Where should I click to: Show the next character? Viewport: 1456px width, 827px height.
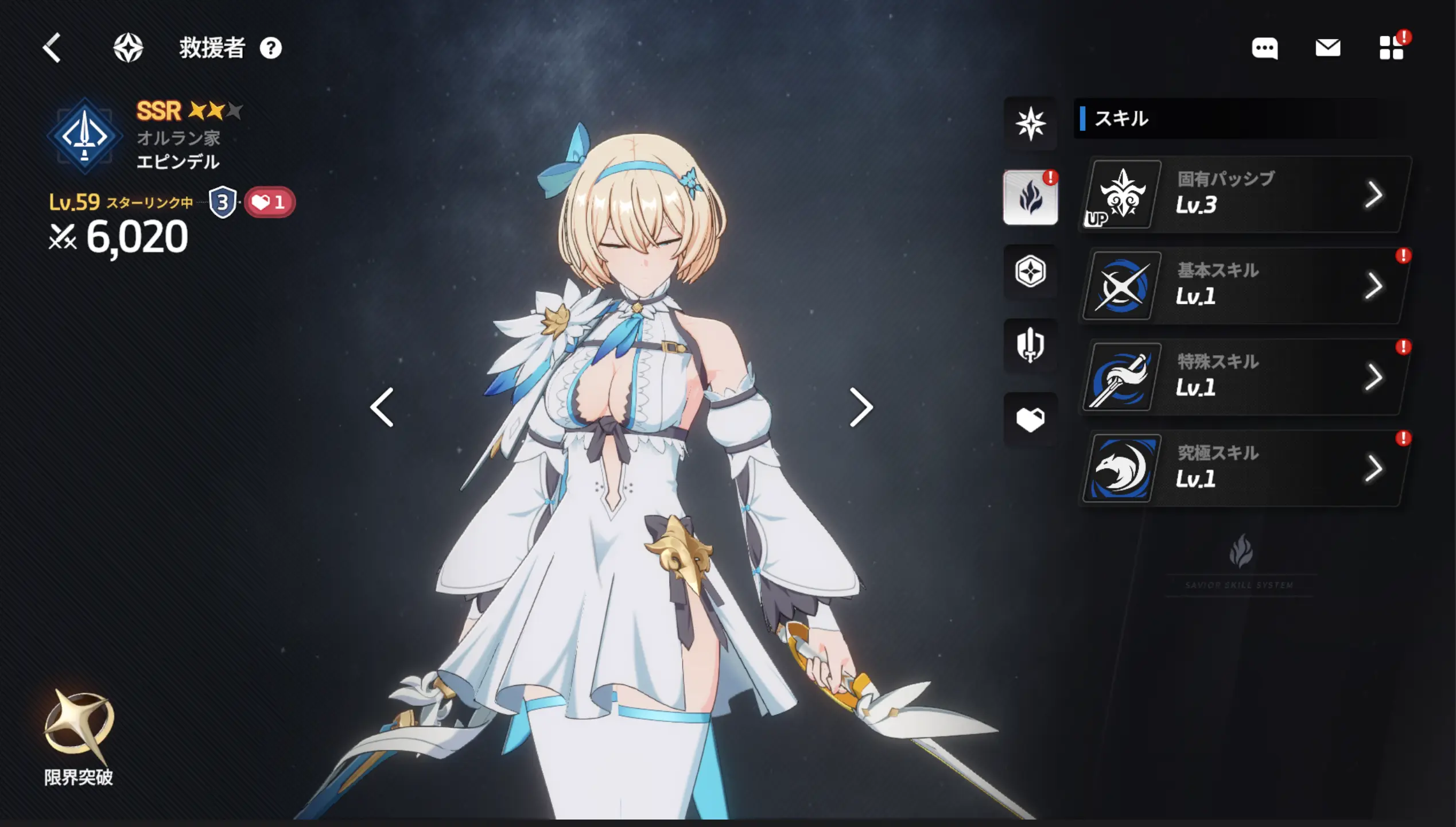coord(860,407)
